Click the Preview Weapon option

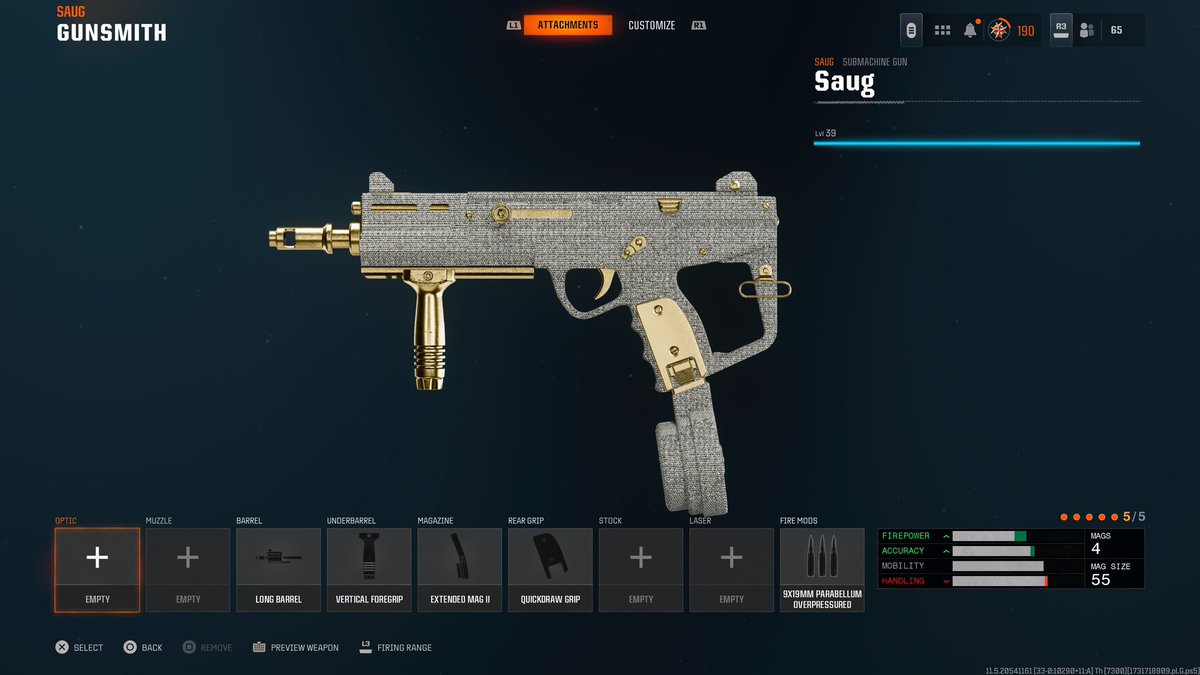point(295,647)
